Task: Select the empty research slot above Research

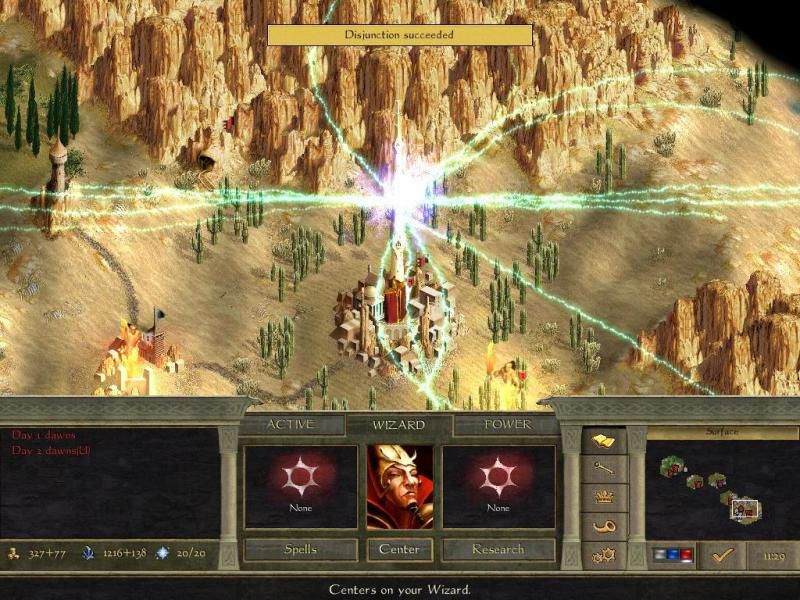Action: tap(498, 486)
